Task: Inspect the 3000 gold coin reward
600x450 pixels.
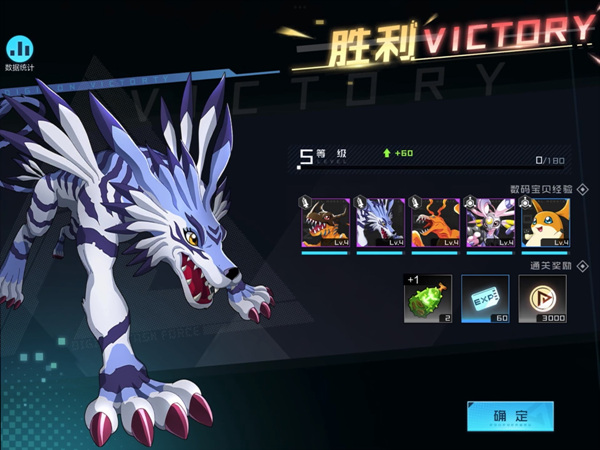Action: point(543,299)
